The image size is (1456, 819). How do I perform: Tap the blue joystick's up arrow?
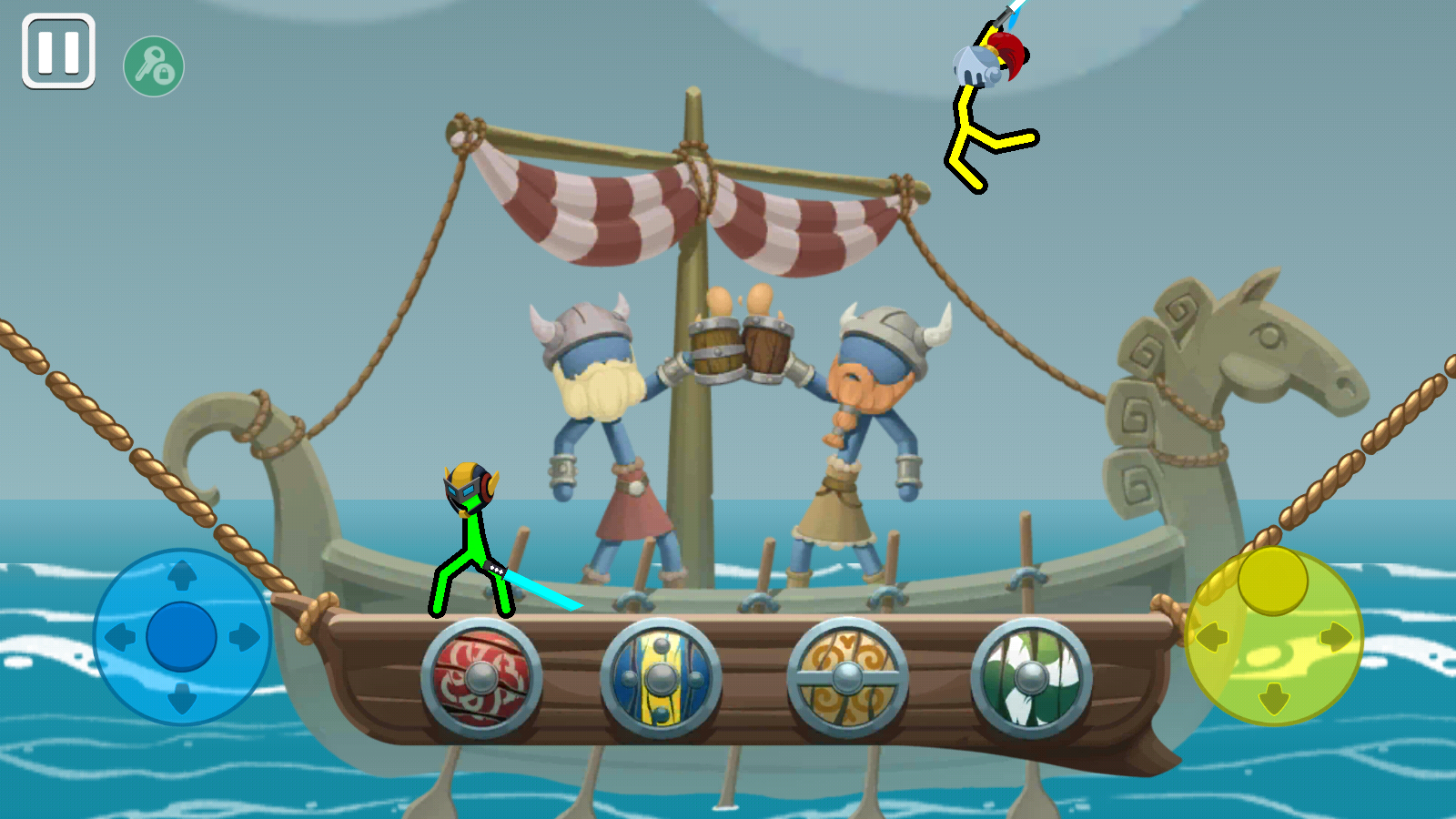[x=182, y=575]
